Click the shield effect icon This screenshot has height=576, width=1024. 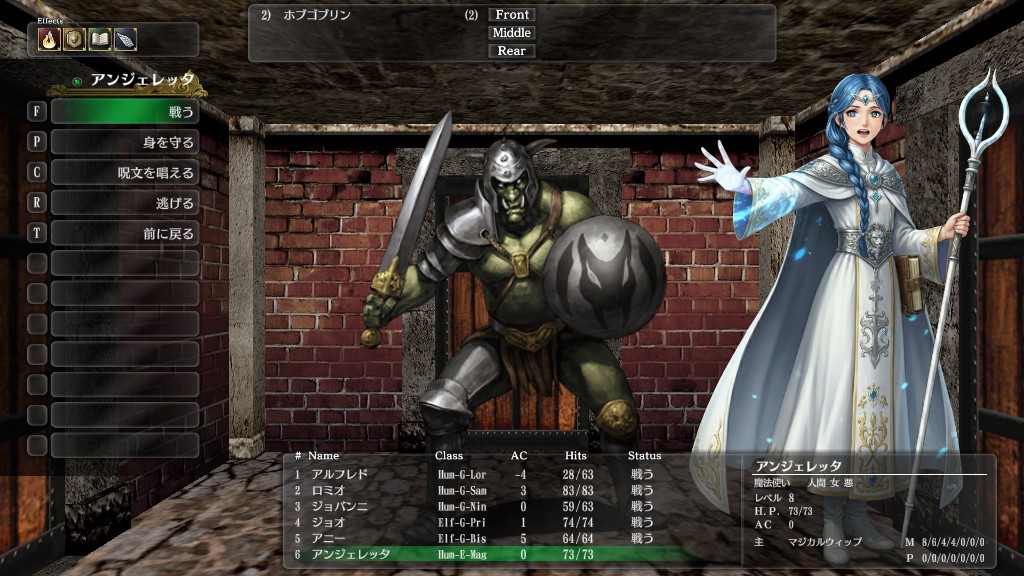[74, 39]
